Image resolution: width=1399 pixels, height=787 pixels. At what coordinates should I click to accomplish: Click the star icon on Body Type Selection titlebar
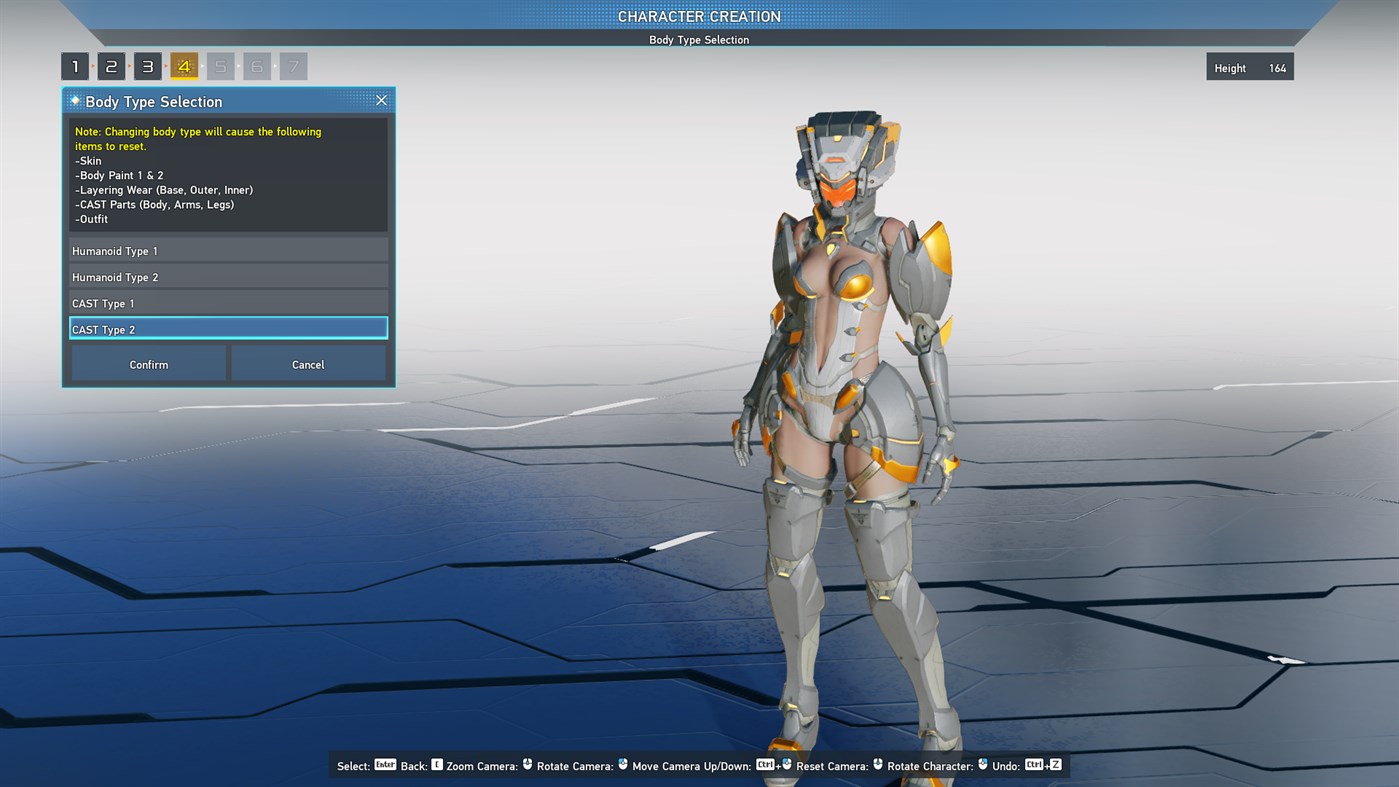pyautogui.click(x=75, y=100)
